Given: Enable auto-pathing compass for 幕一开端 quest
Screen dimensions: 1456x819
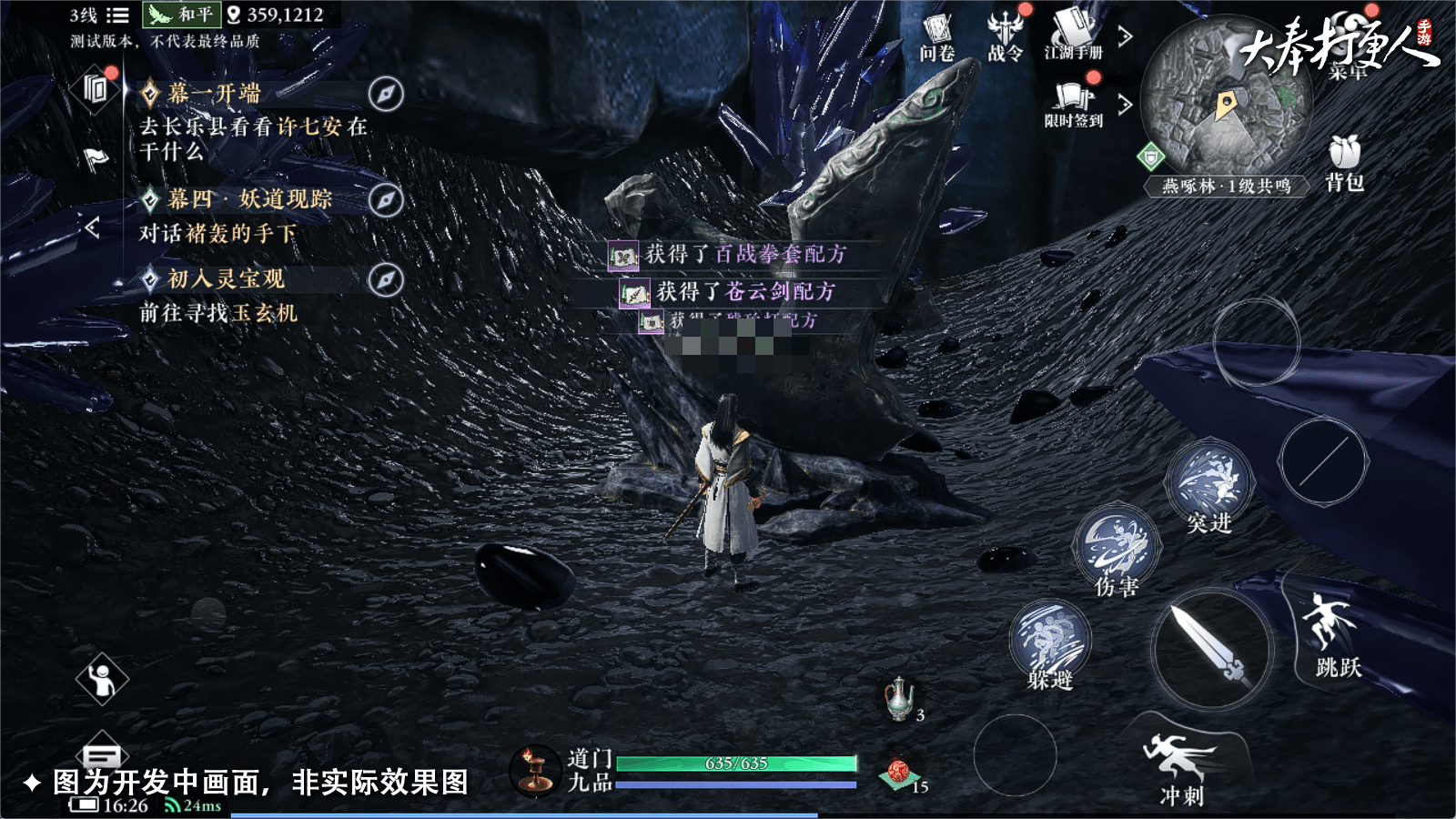Looking at the screenshot, I should [387, 91].
